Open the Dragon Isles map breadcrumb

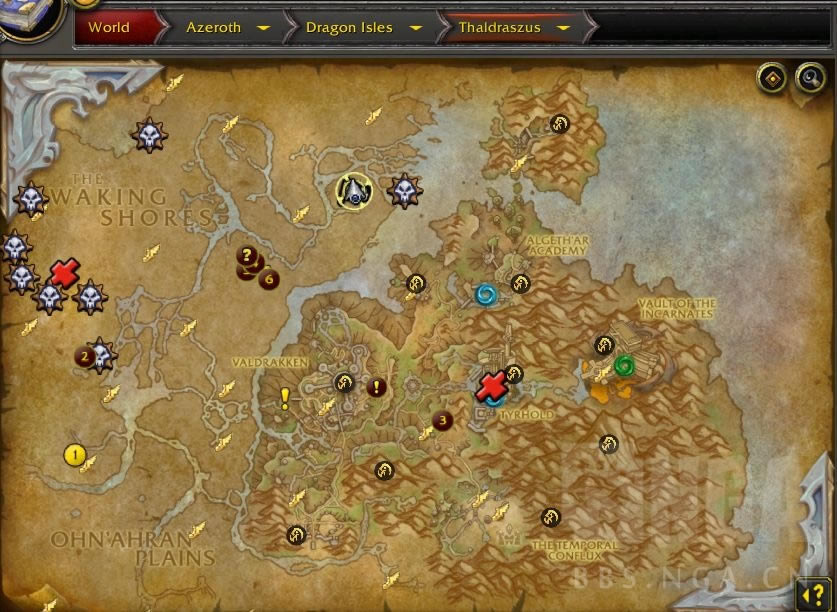[x=349, y=28]
